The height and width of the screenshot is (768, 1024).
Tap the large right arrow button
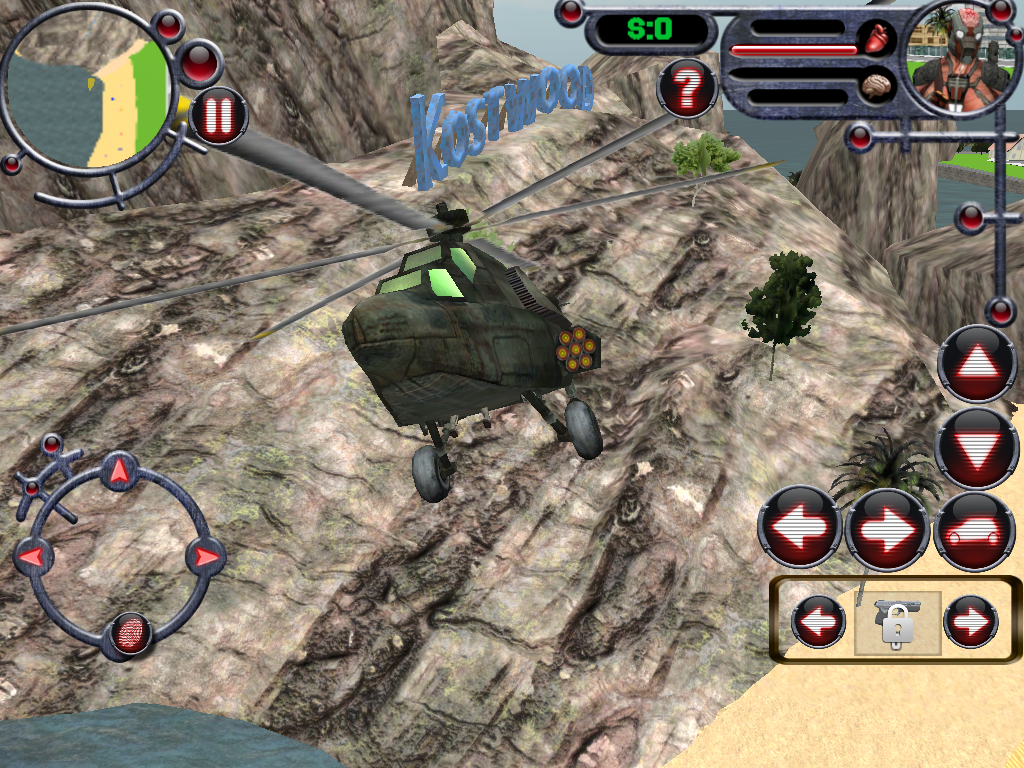(x=886, y=528)
